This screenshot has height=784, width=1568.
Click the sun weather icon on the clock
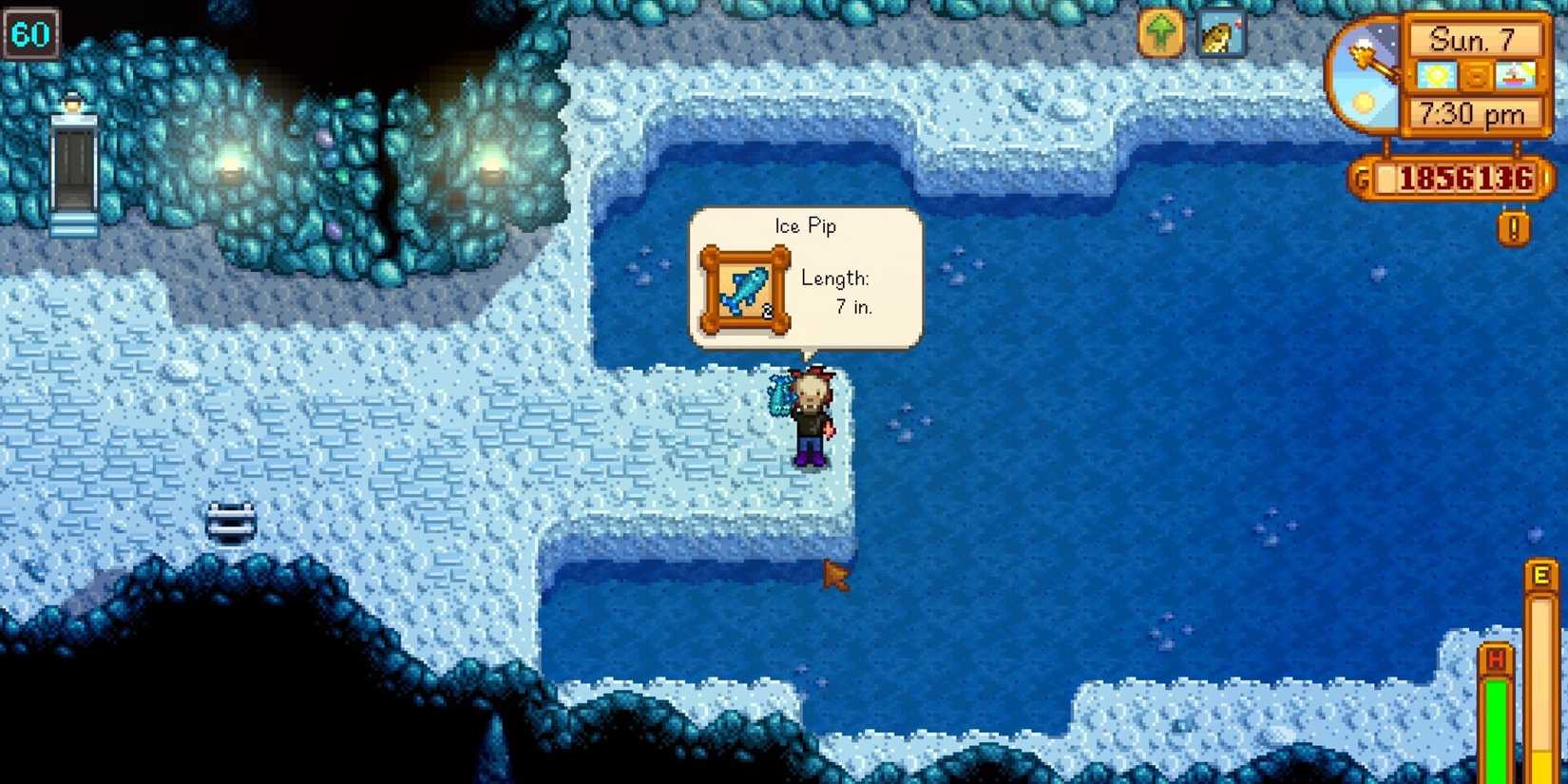click(x=1437, y=74)
